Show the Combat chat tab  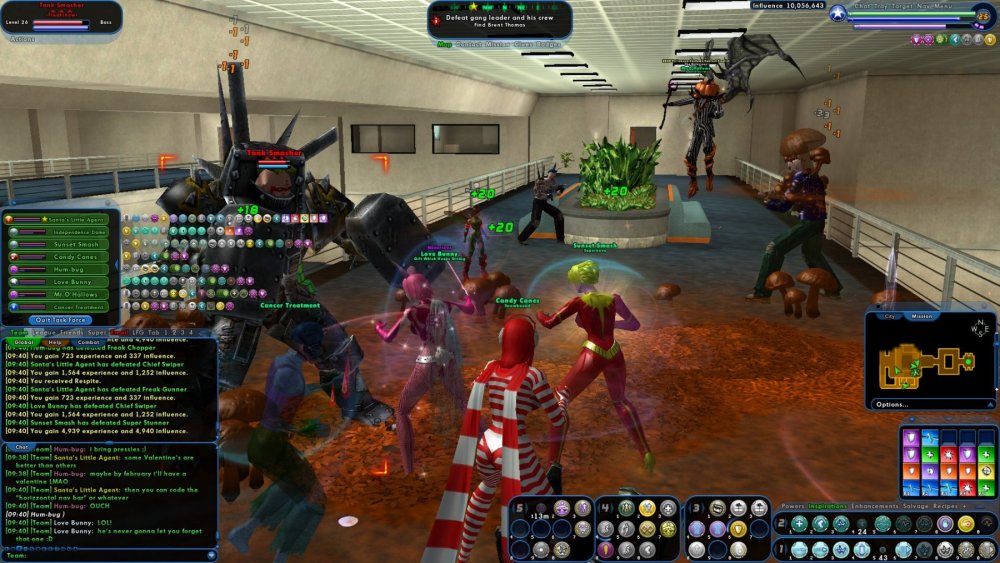click(x=88, y=342)
